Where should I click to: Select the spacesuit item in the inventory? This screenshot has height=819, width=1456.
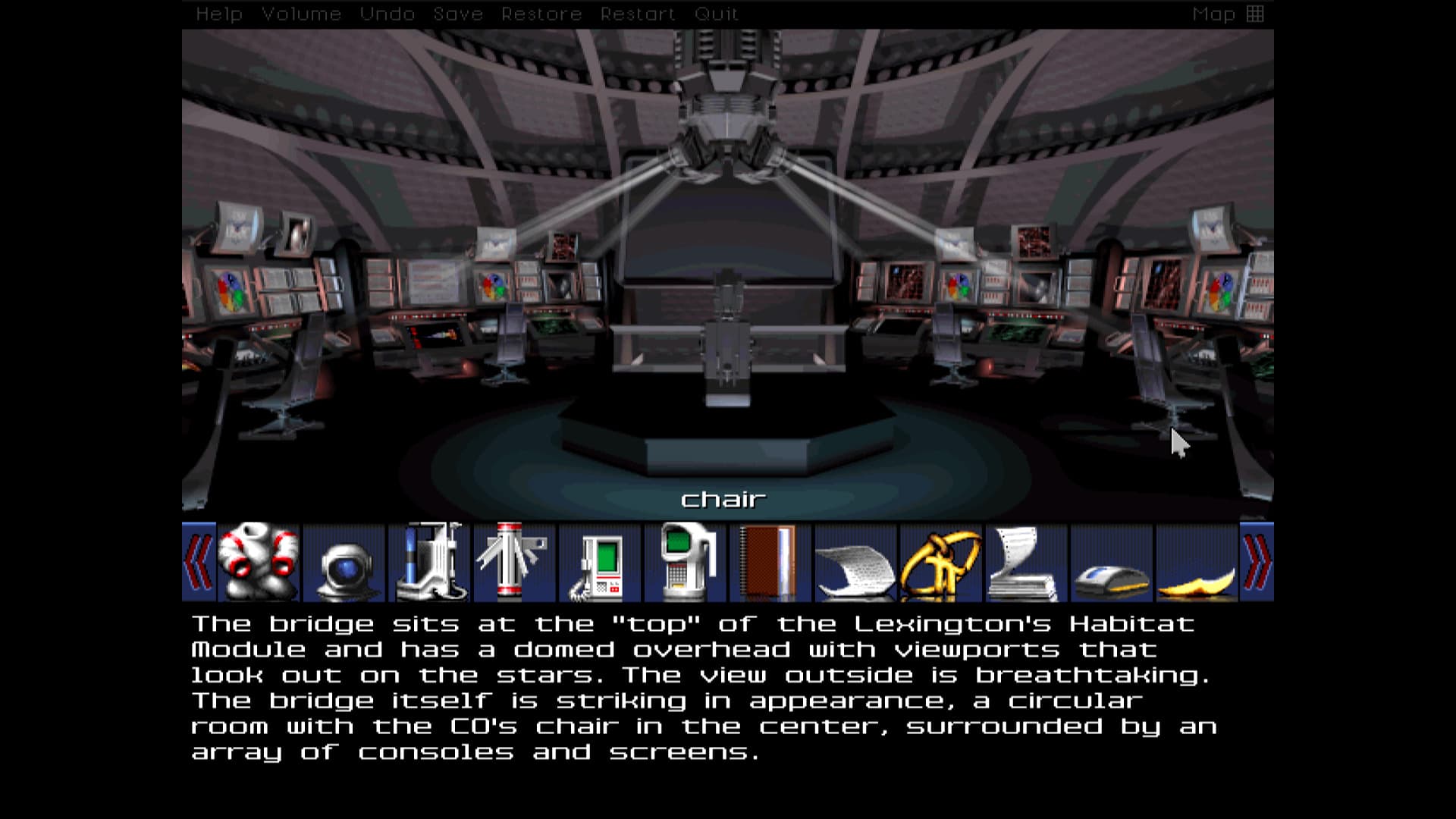point(260,561)
